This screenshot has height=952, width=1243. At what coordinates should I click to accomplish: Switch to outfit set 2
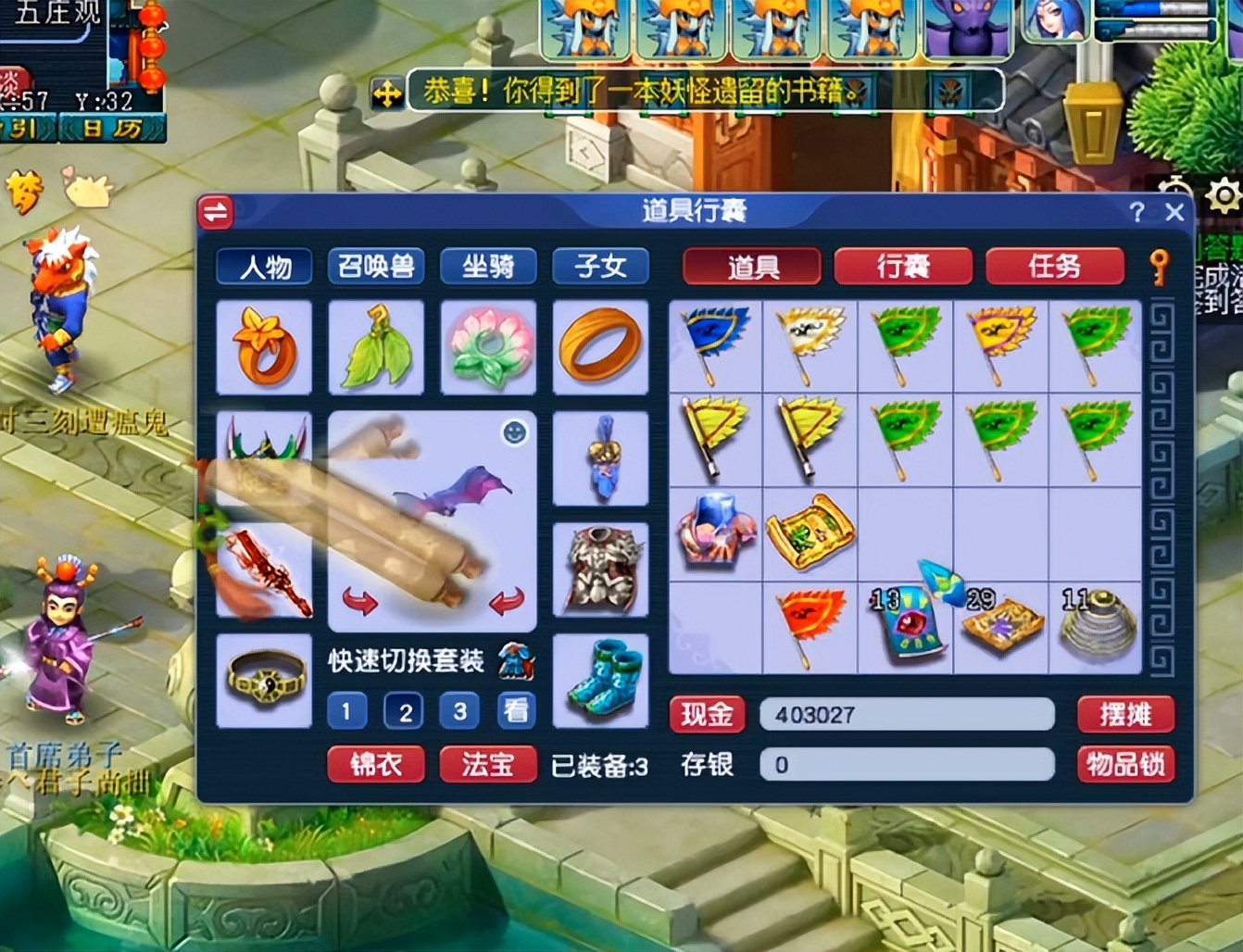(x=403, y=711)
